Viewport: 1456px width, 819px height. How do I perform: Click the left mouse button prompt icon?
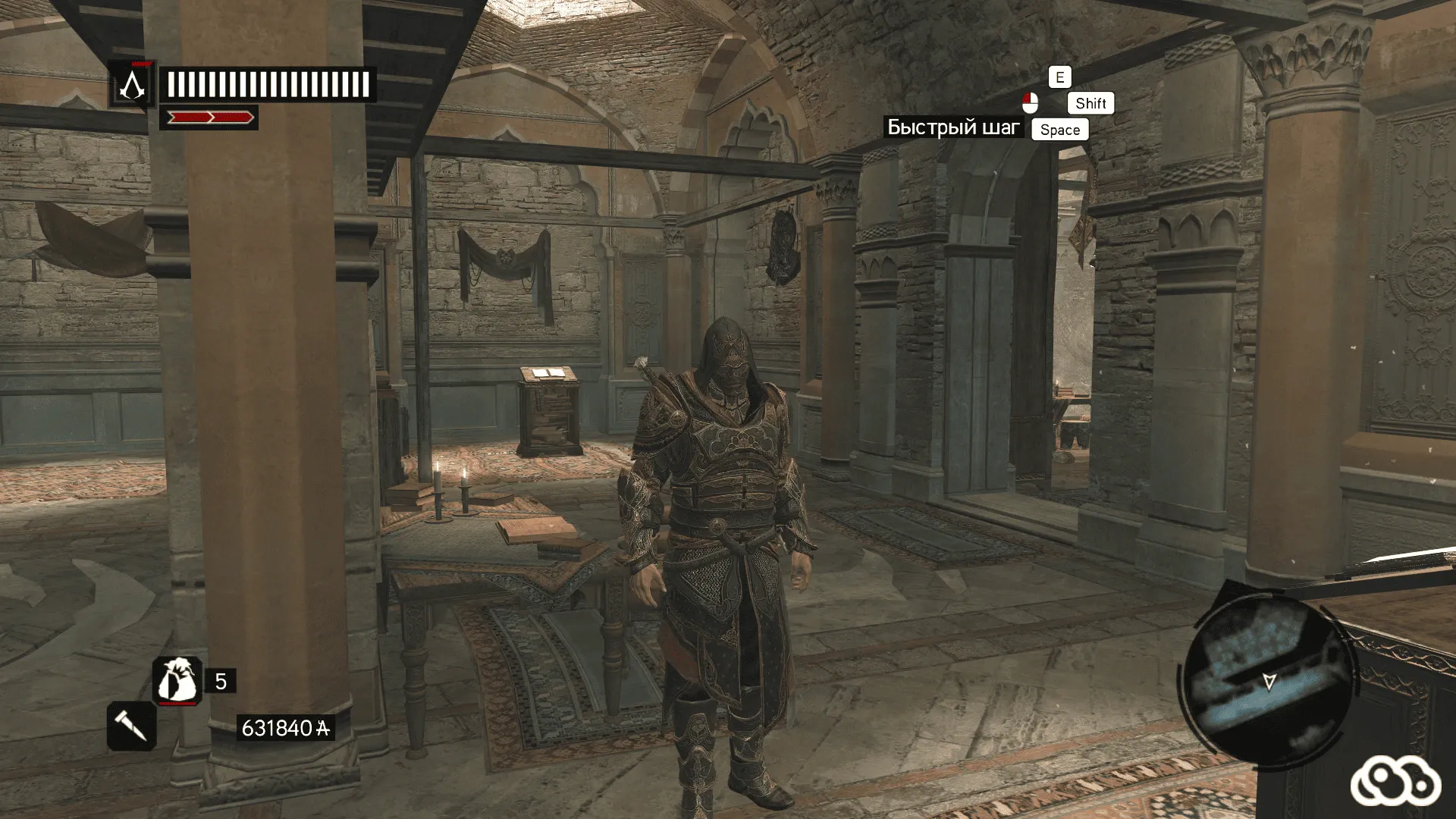click(1030, 100)
